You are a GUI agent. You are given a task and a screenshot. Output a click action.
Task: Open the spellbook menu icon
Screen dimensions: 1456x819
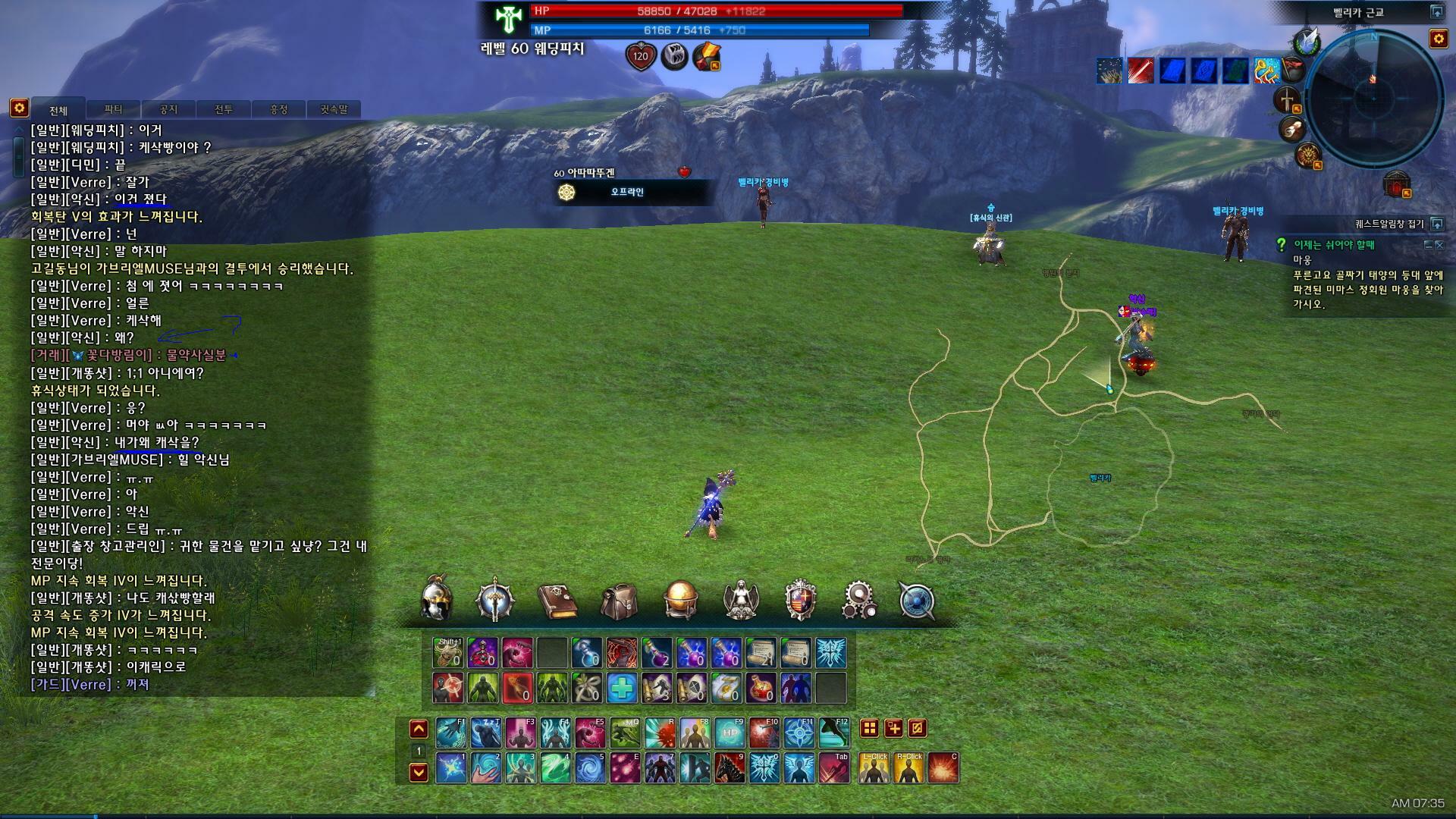(x=557, y=601)
